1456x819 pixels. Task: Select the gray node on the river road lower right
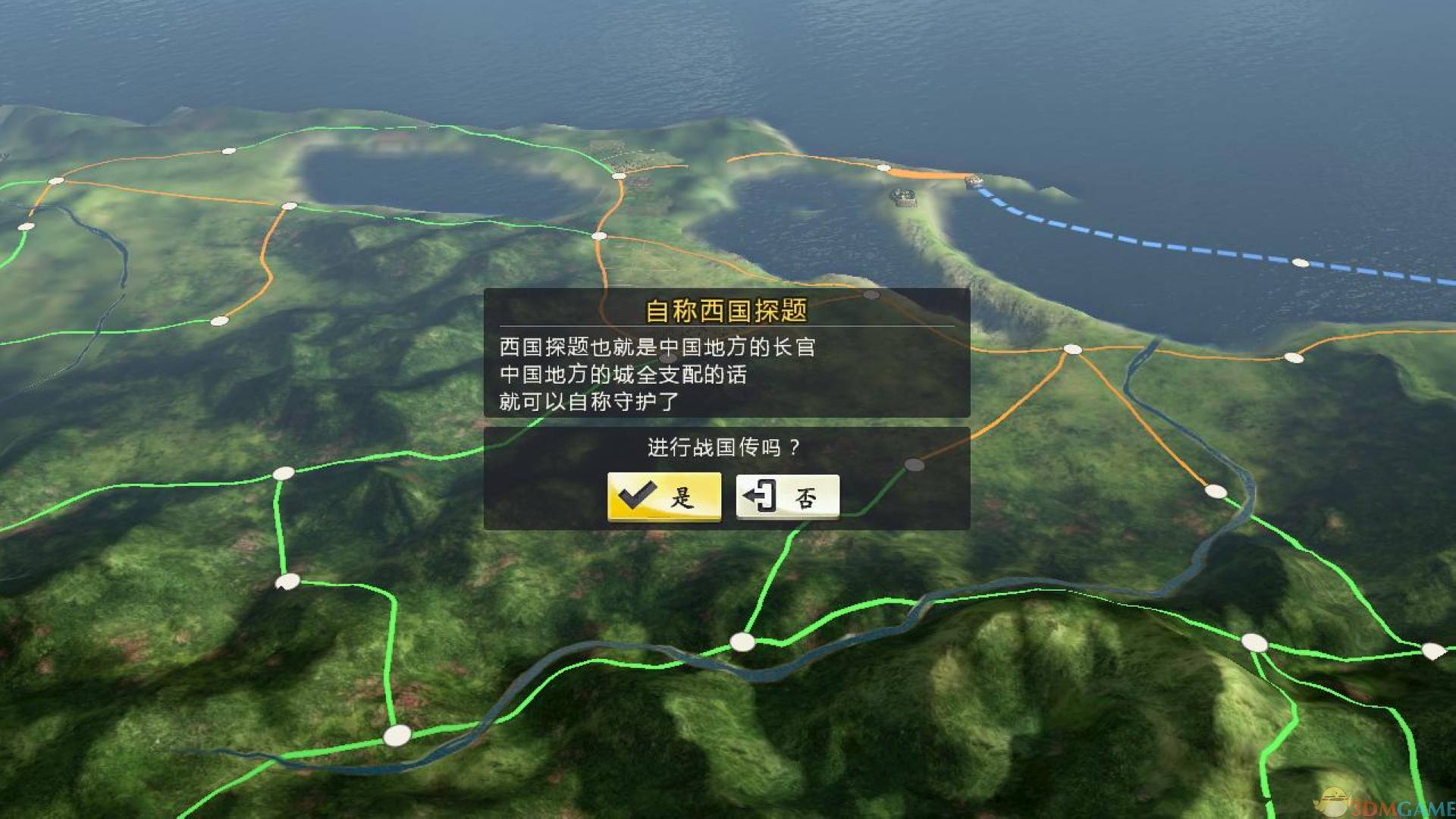1216,491
